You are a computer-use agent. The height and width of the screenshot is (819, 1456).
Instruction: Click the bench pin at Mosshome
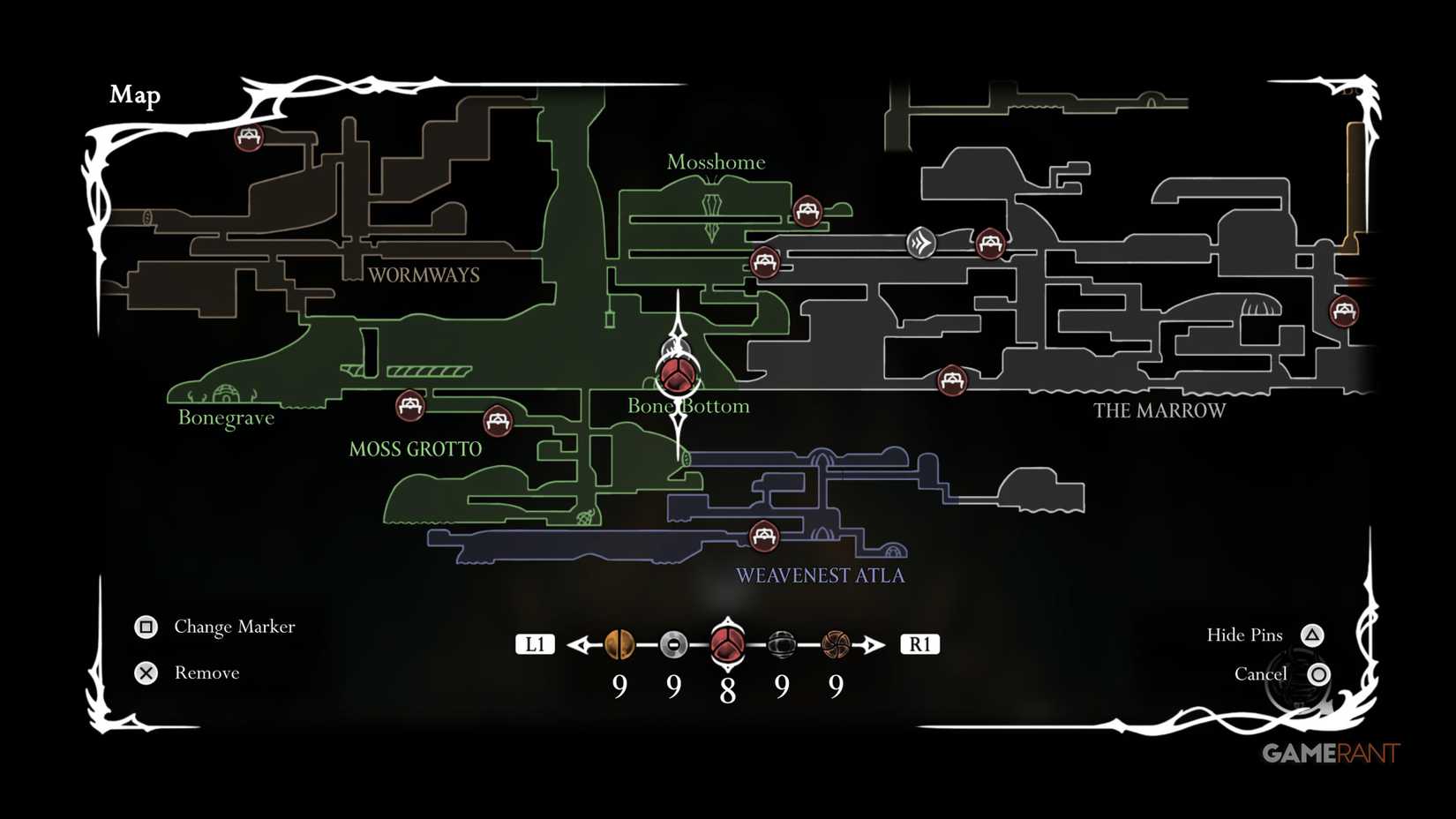[807, 211]
